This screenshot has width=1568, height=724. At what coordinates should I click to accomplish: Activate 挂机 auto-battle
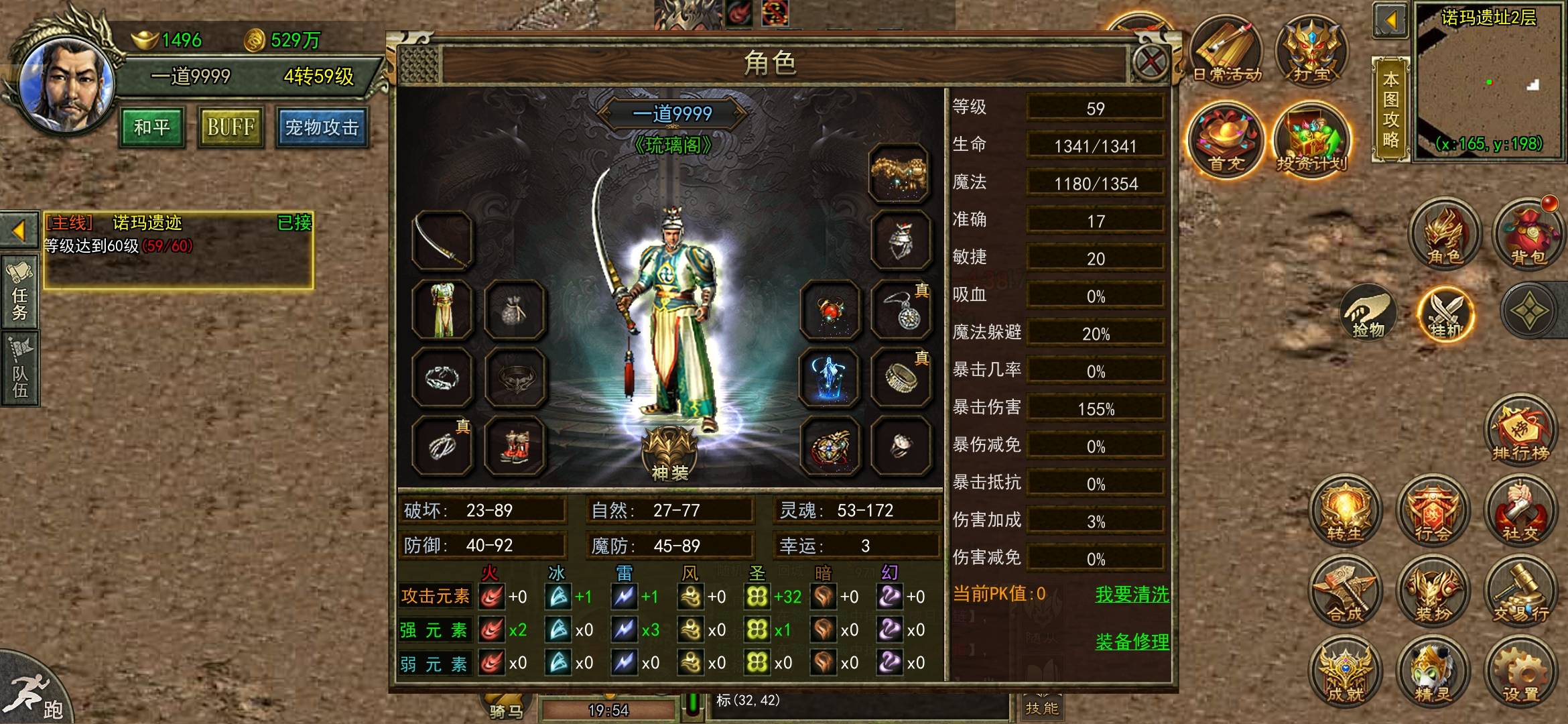(x=1445, y=314)
